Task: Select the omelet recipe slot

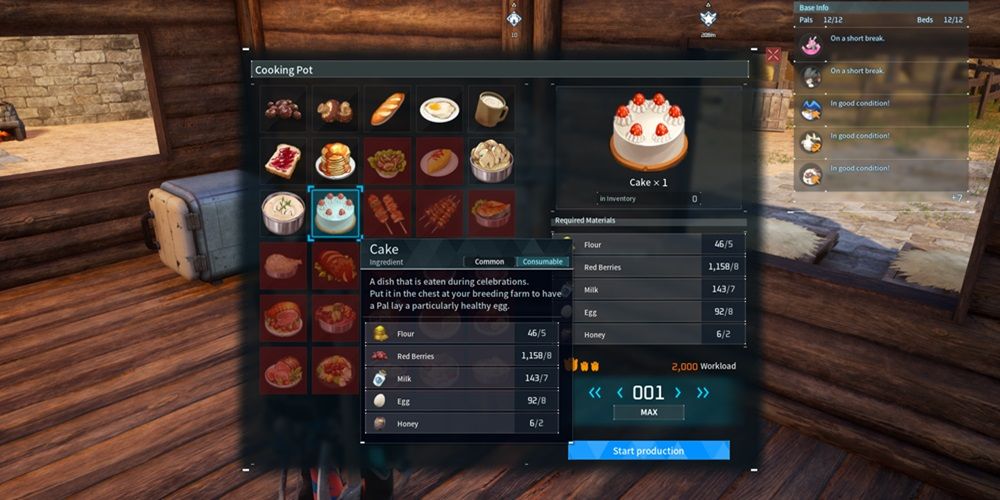Action: 439,160
